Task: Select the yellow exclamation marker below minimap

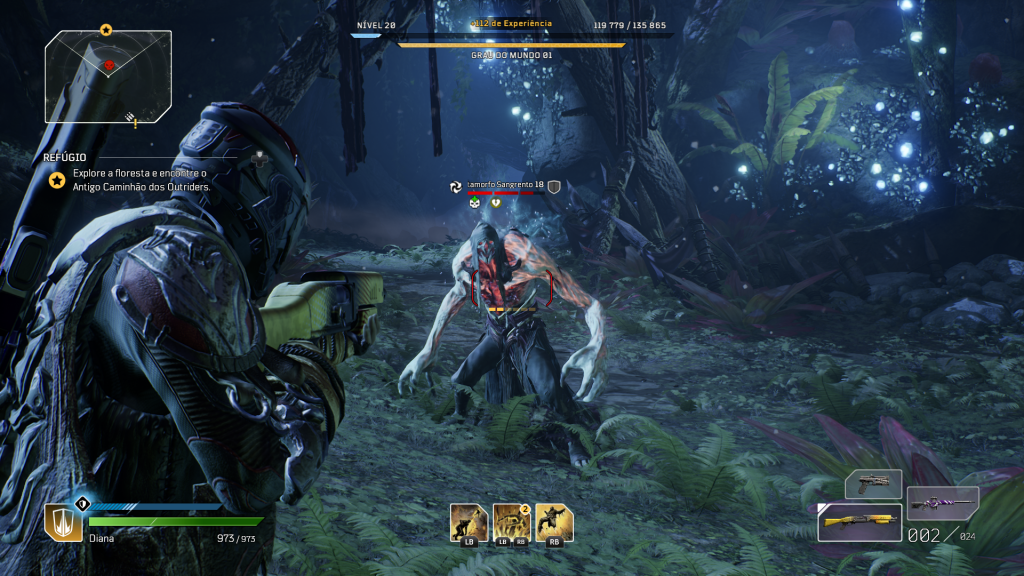Action: (x=134, y=124)
